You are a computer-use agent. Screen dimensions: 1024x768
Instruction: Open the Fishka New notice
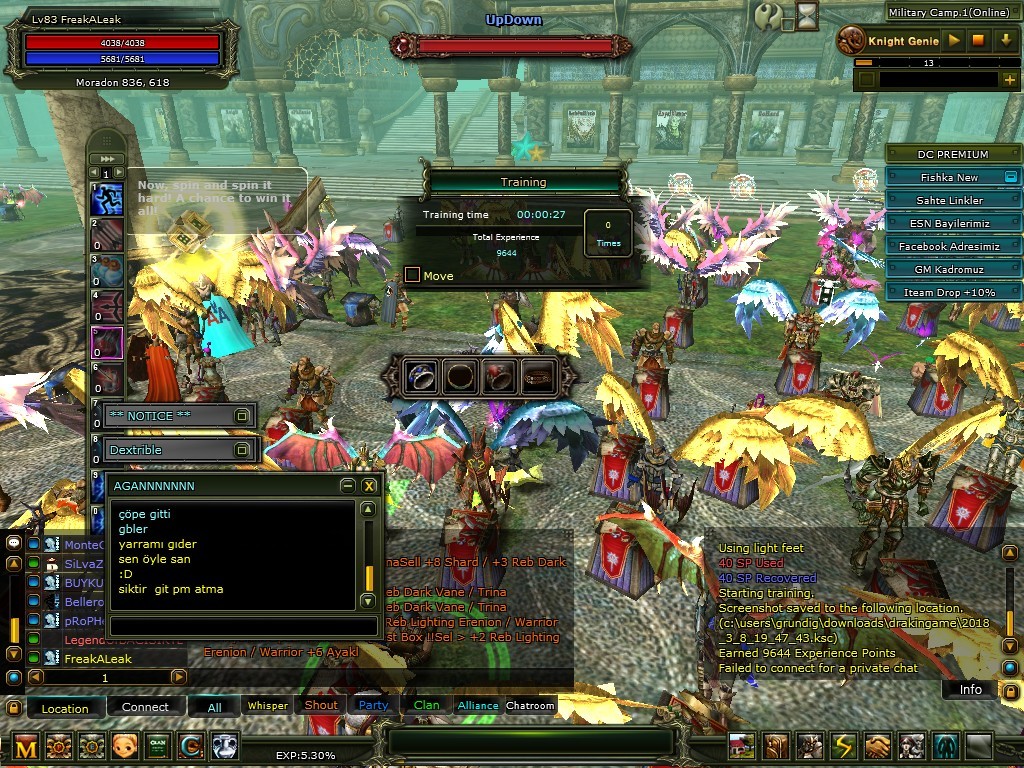(949, 177)
